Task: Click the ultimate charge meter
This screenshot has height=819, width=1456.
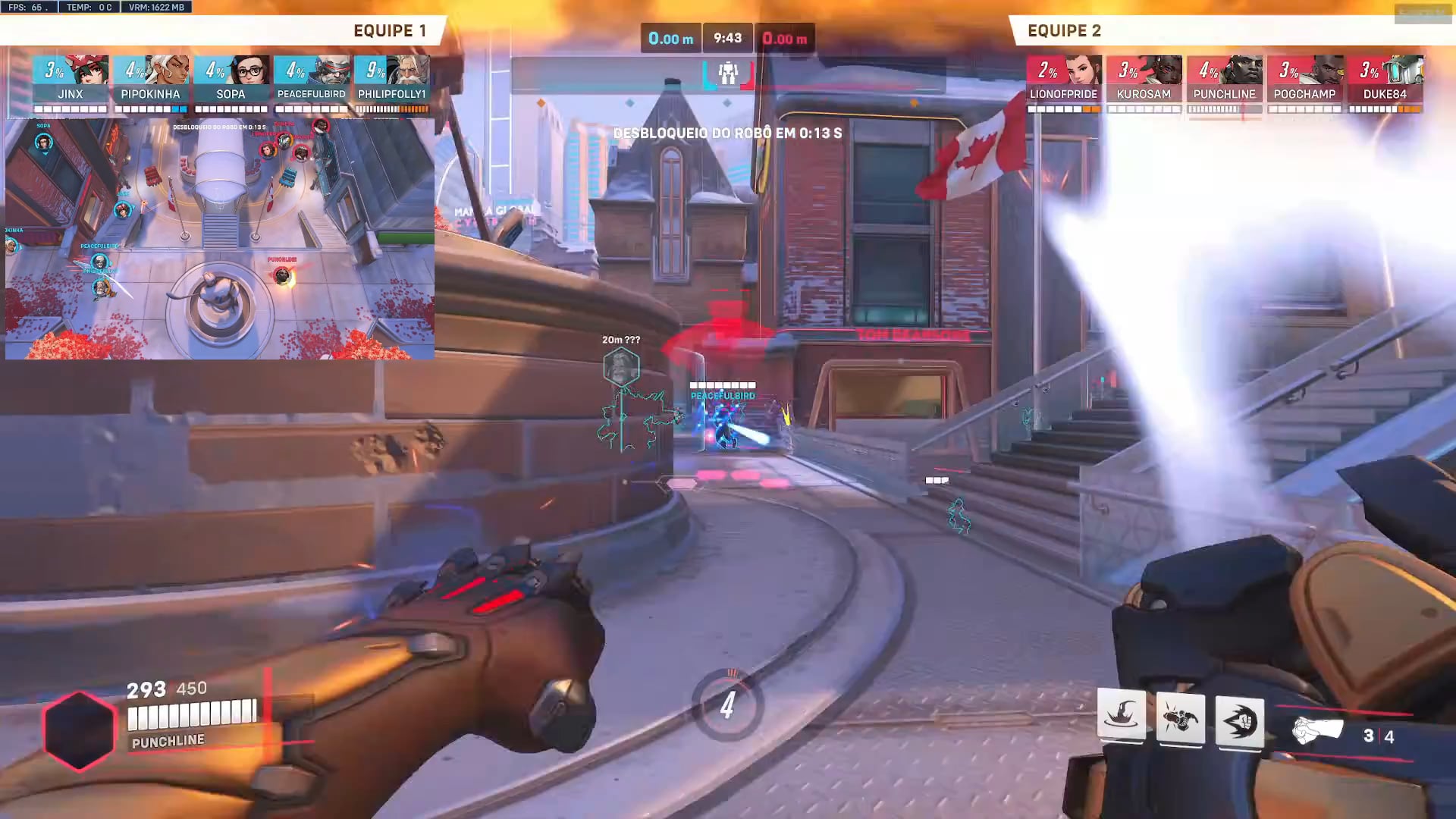Action: tap(727, 705)
